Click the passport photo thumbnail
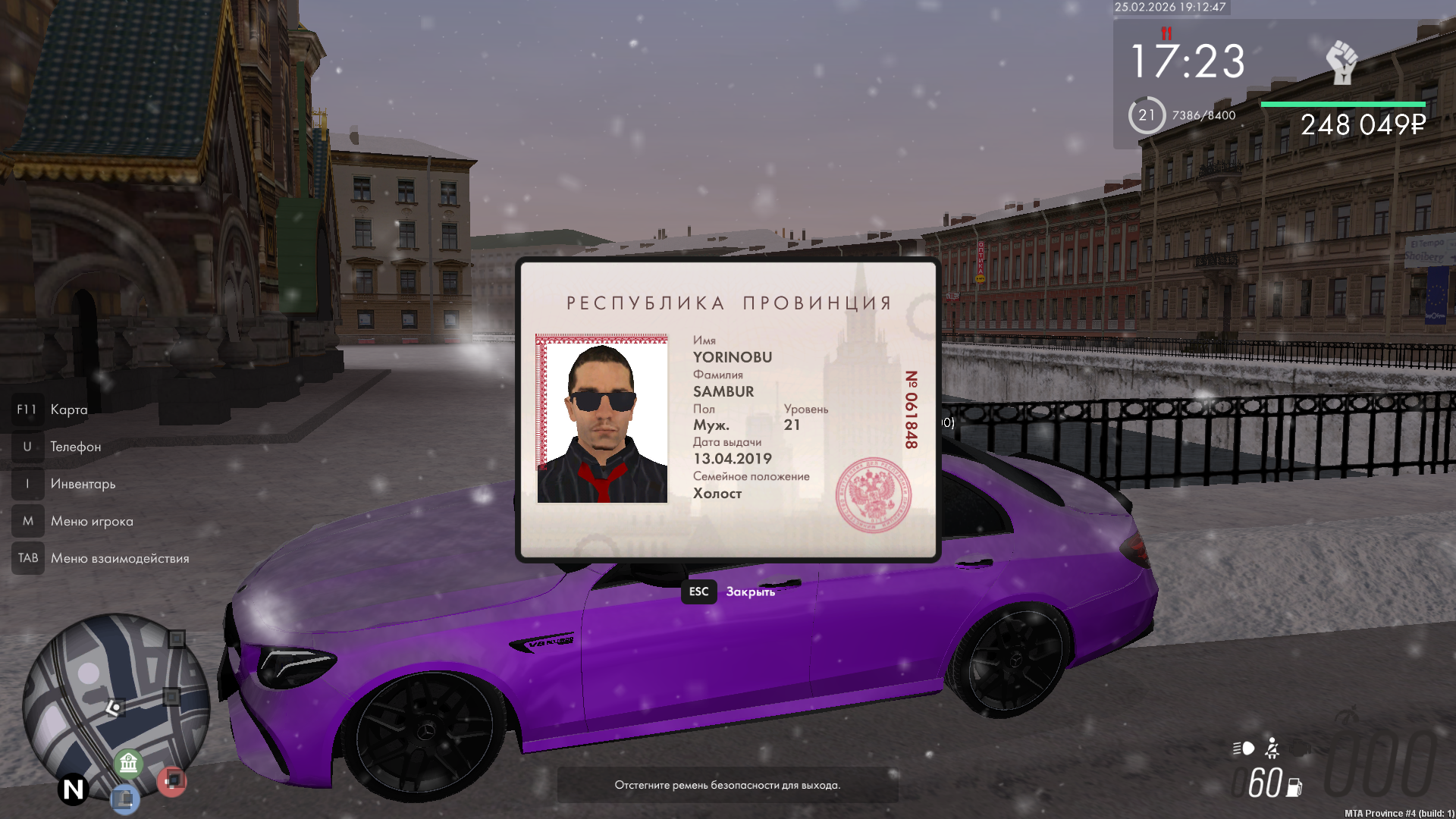1456x819 pixels. 602,419
